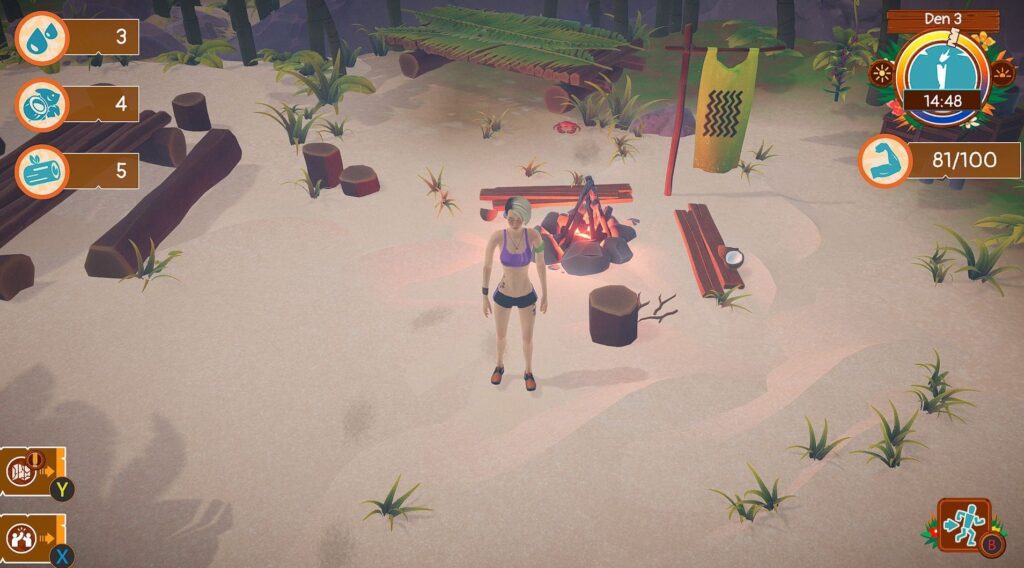
Task: Click the flexed arm energy icon
Action: tap(884, 160)
